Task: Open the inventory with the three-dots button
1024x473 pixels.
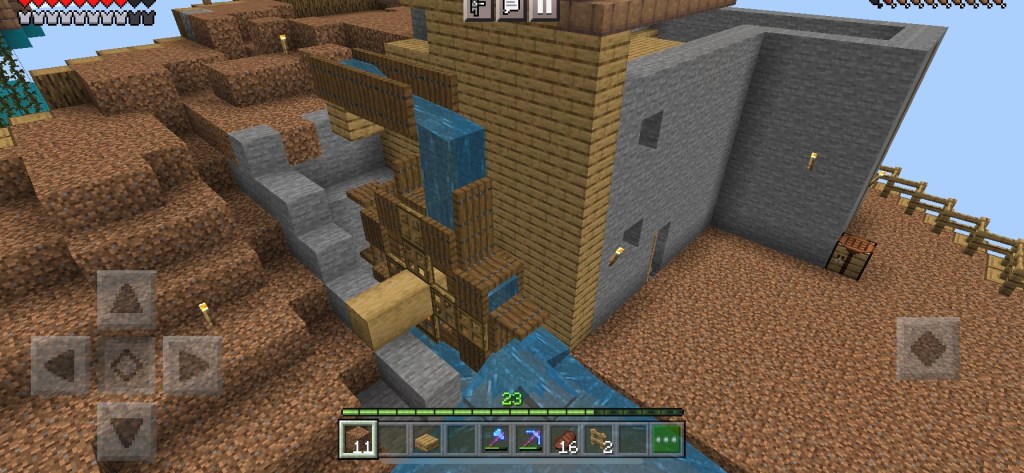Action: pyautogui.click(x=666, y=439)
